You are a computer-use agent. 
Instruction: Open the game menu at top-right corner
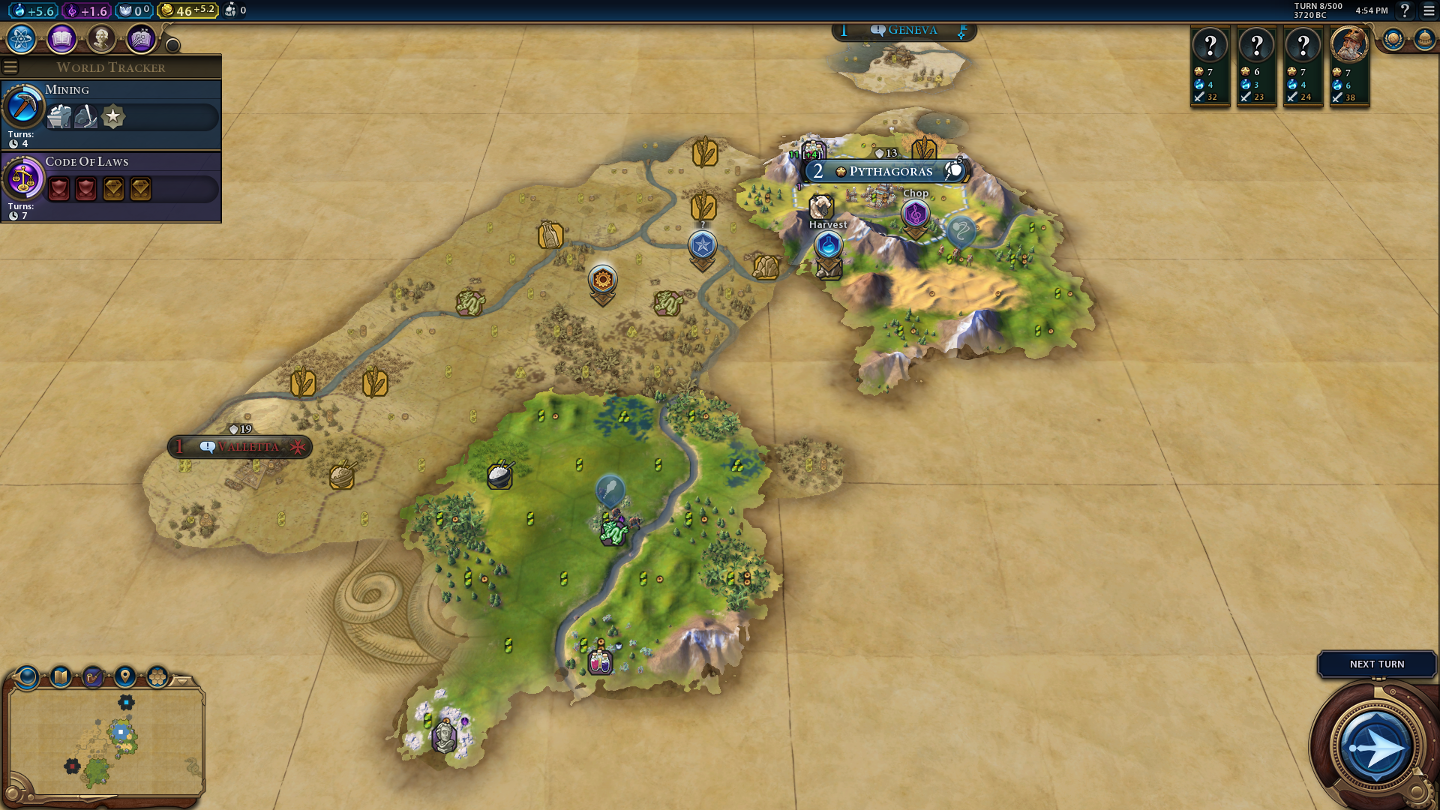click(x=1428, y=11)
